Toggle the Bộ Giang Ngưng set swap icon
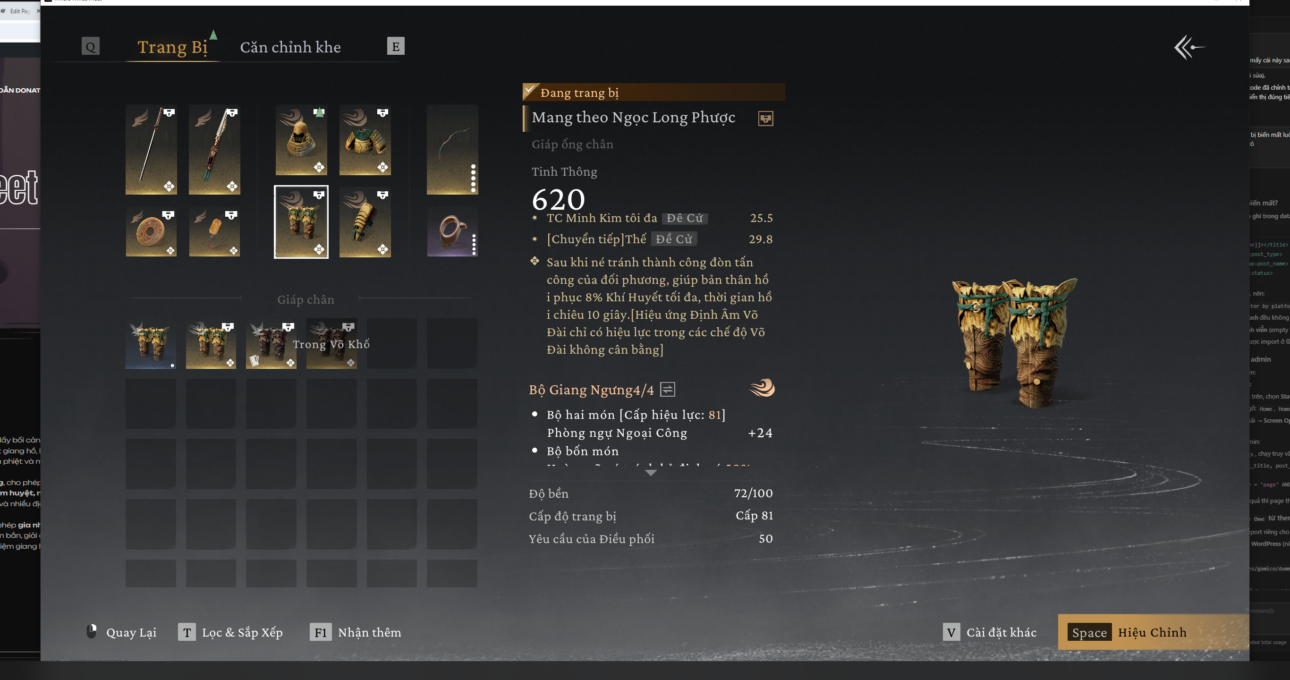The image size is (1290, 680). [x=668, y=389]
